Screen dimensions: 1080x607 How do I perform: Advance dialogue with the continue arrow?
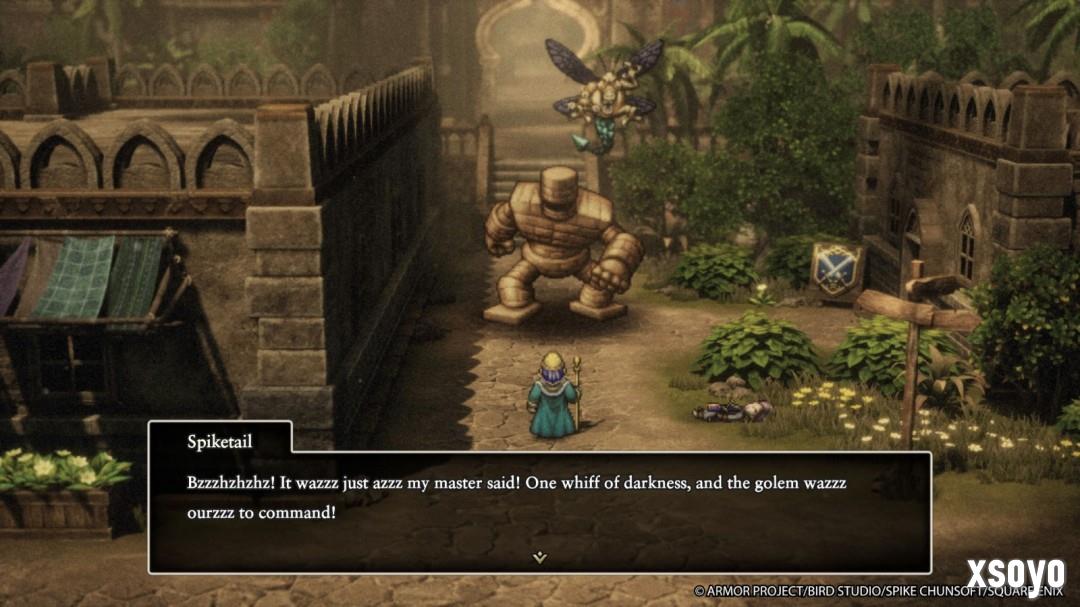point(540,557)
